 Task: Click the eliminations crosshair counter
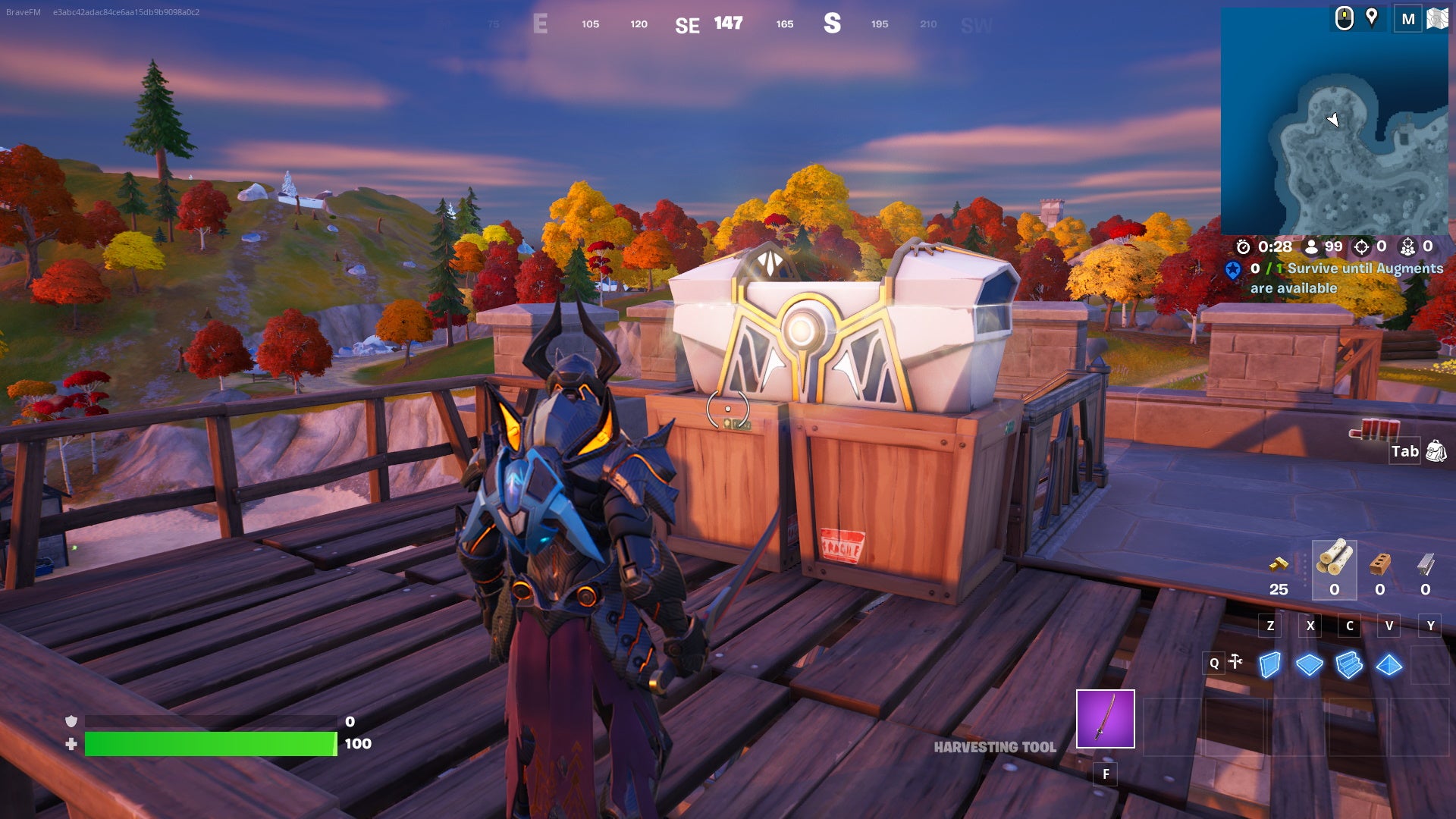tap(1361, 247)
